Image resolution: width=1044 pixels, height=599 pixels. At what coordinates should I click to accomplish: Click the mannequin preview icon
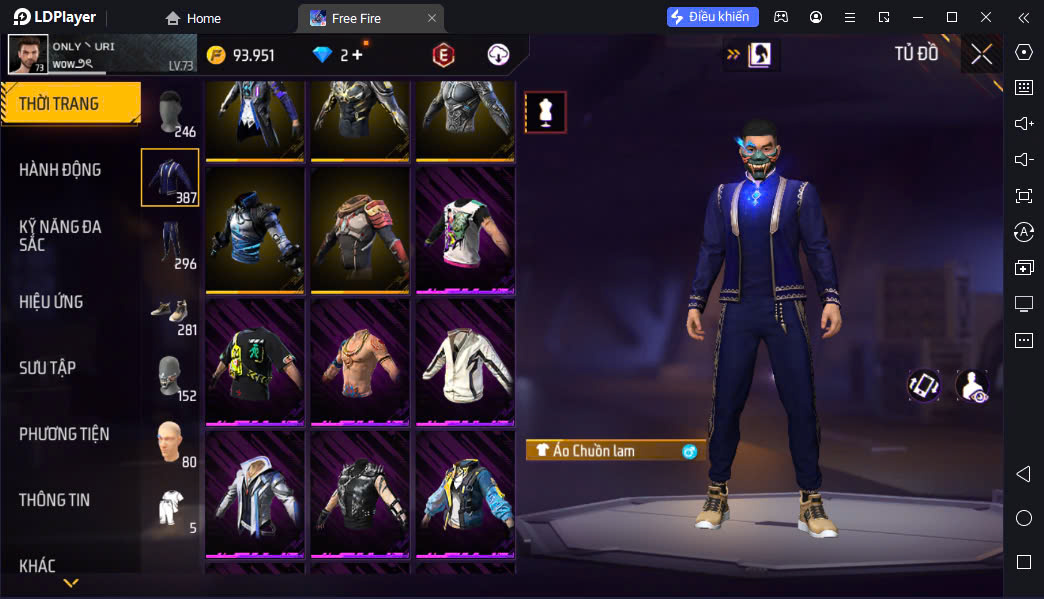pos(546,112)
